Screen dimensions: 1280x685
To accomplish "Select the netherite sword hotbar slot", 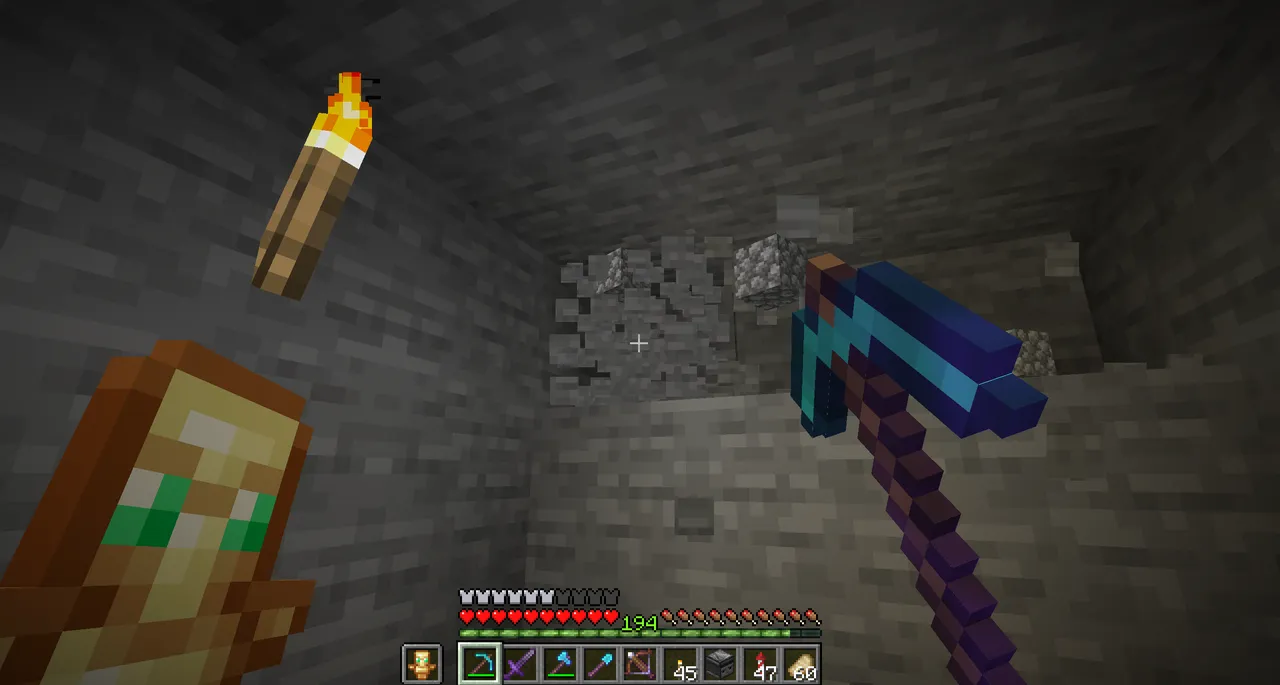I will (x=520, y=664).
